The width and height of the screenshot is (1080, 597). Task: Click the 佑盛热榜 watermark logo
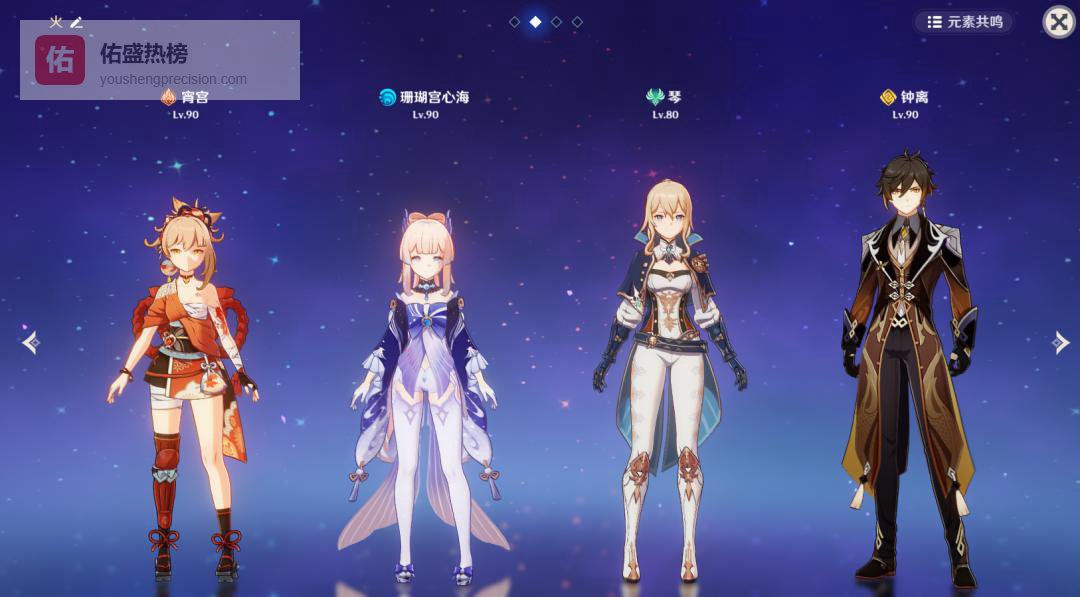60,60
